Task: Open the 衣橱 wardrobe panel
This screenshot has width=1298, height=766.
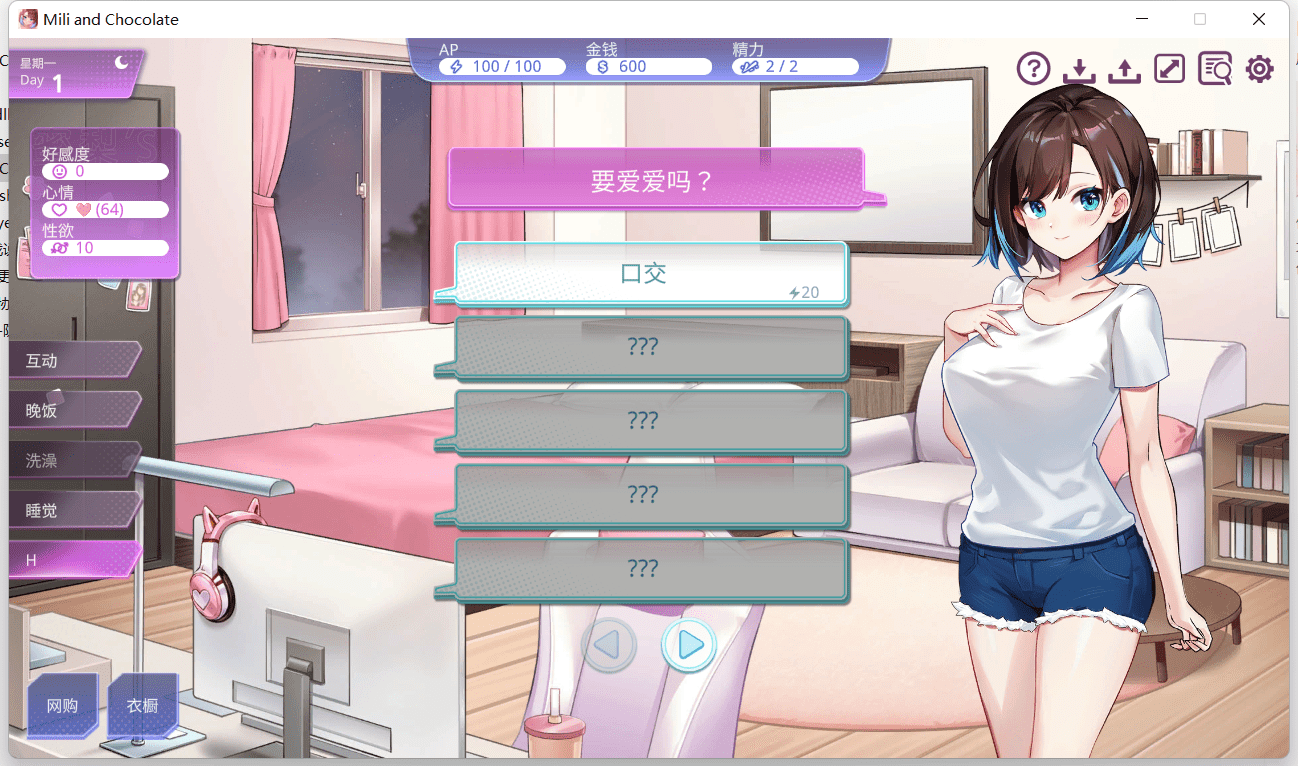Action: pos(143,705)
